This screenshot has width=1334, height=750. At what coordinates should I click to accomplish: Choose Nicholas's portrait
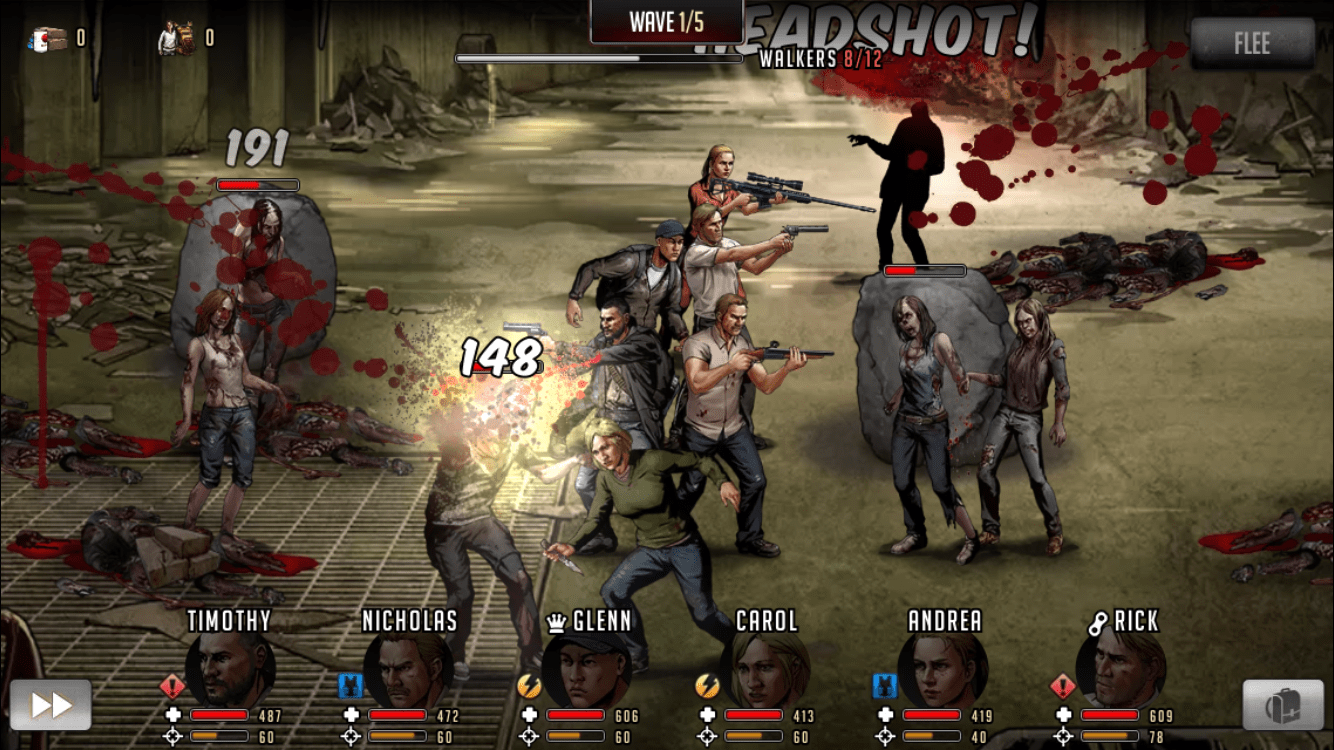[408, 668]
